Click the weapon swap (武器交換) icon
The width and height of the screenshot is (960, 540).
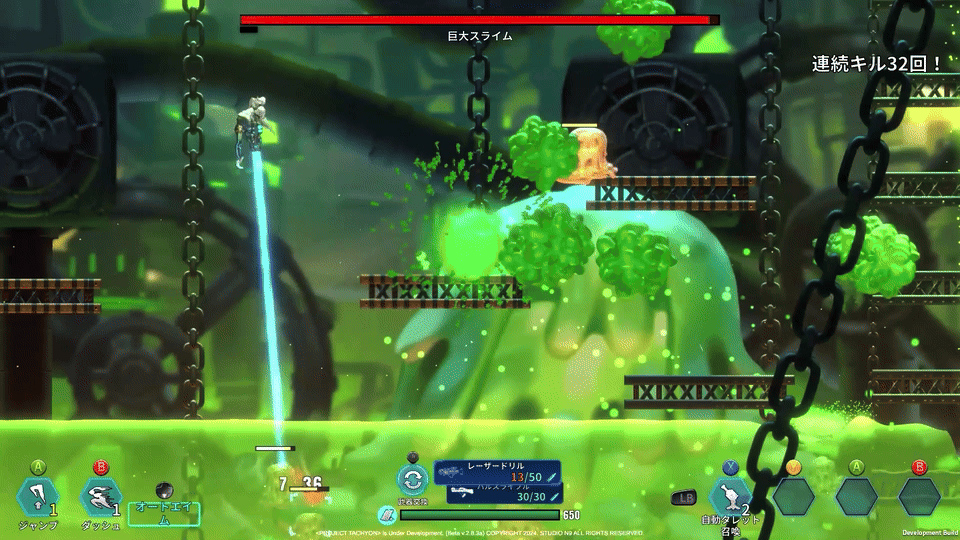point(412,480)
